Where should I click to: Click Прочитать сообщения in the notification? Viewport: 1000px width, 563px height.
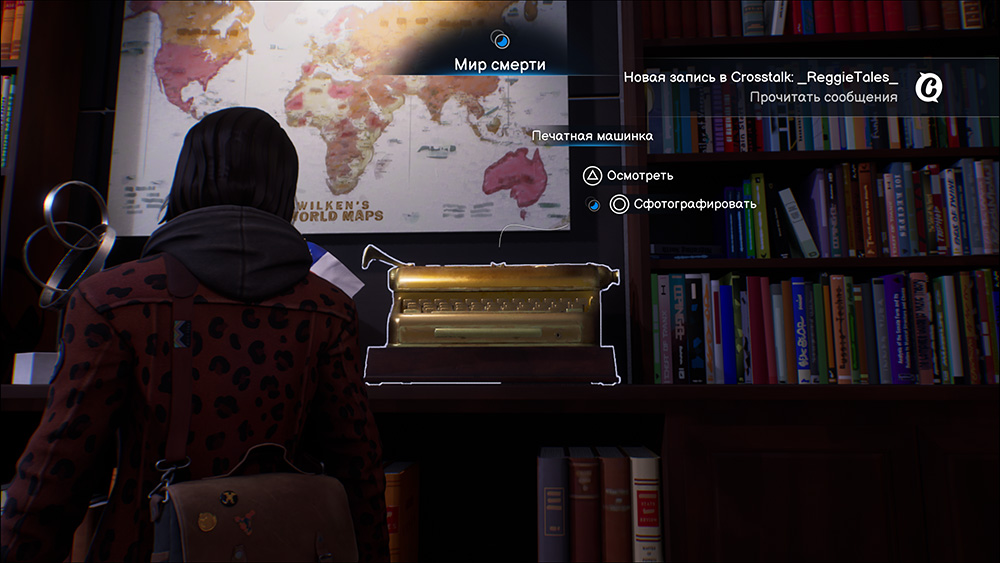point(823,97)
